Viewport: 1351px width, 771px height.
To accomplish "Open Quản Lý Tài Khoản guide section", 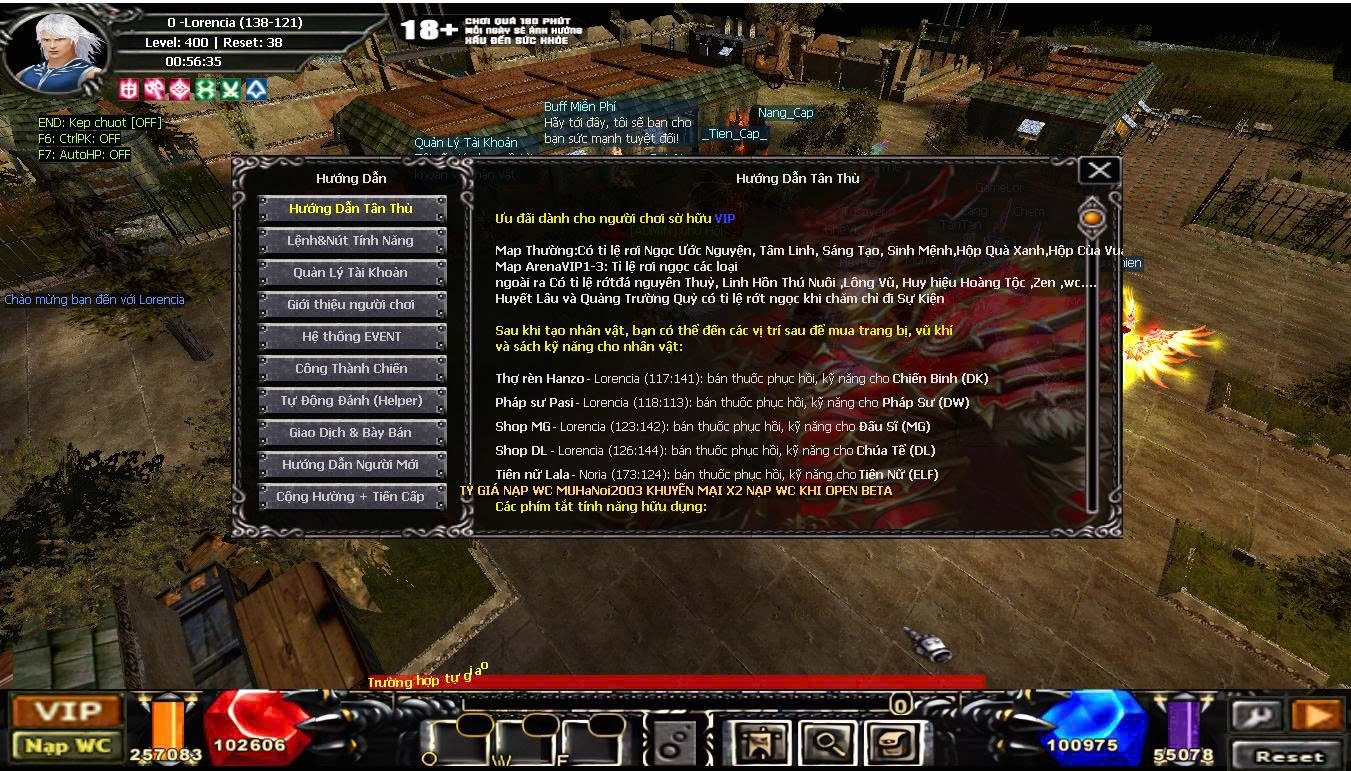I will (351, 273).
